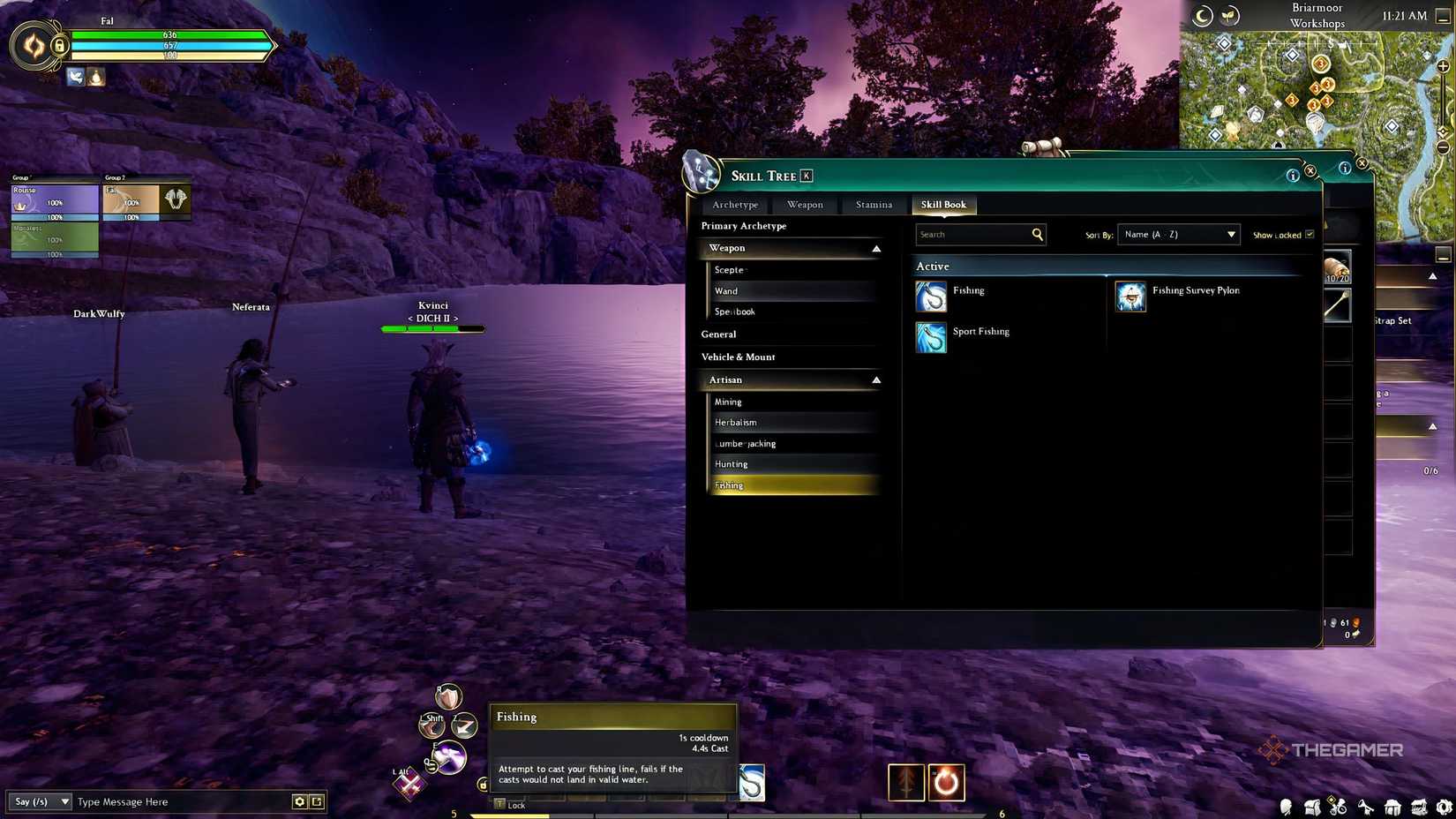Collapse the Weapon category chevron
Viewport: 1456px width, 819px height.
(x=875, y=248)
